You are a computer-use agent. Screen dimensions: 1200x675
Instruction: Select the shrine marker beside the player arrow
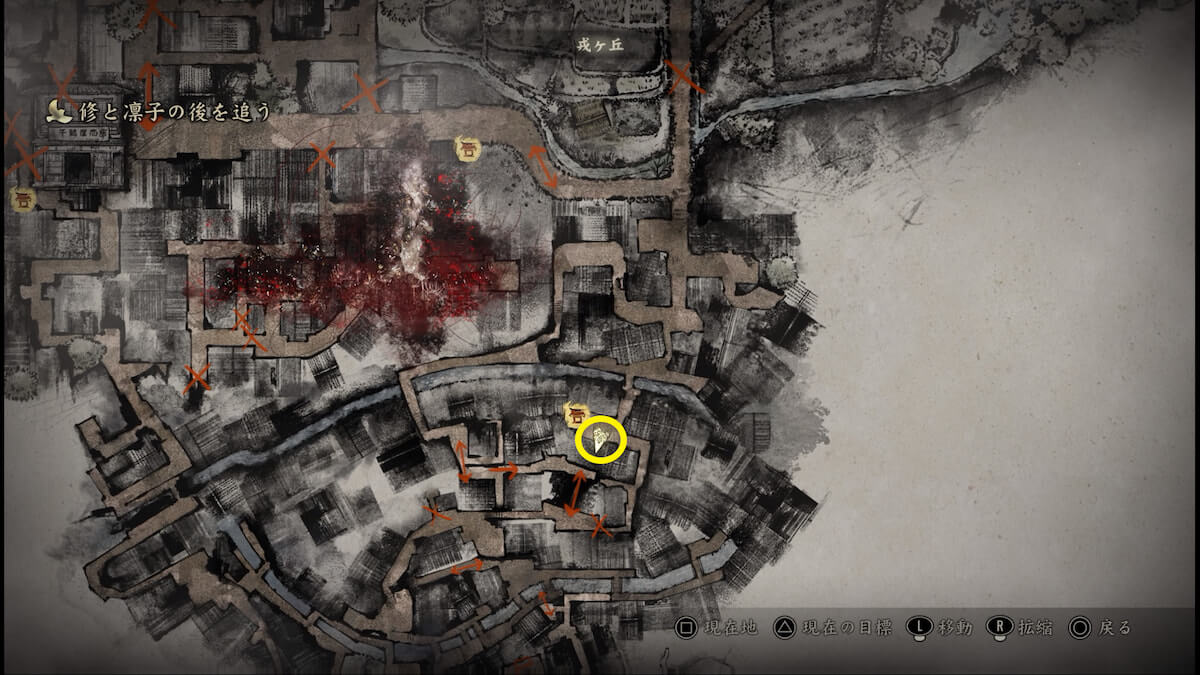point(575,413)
